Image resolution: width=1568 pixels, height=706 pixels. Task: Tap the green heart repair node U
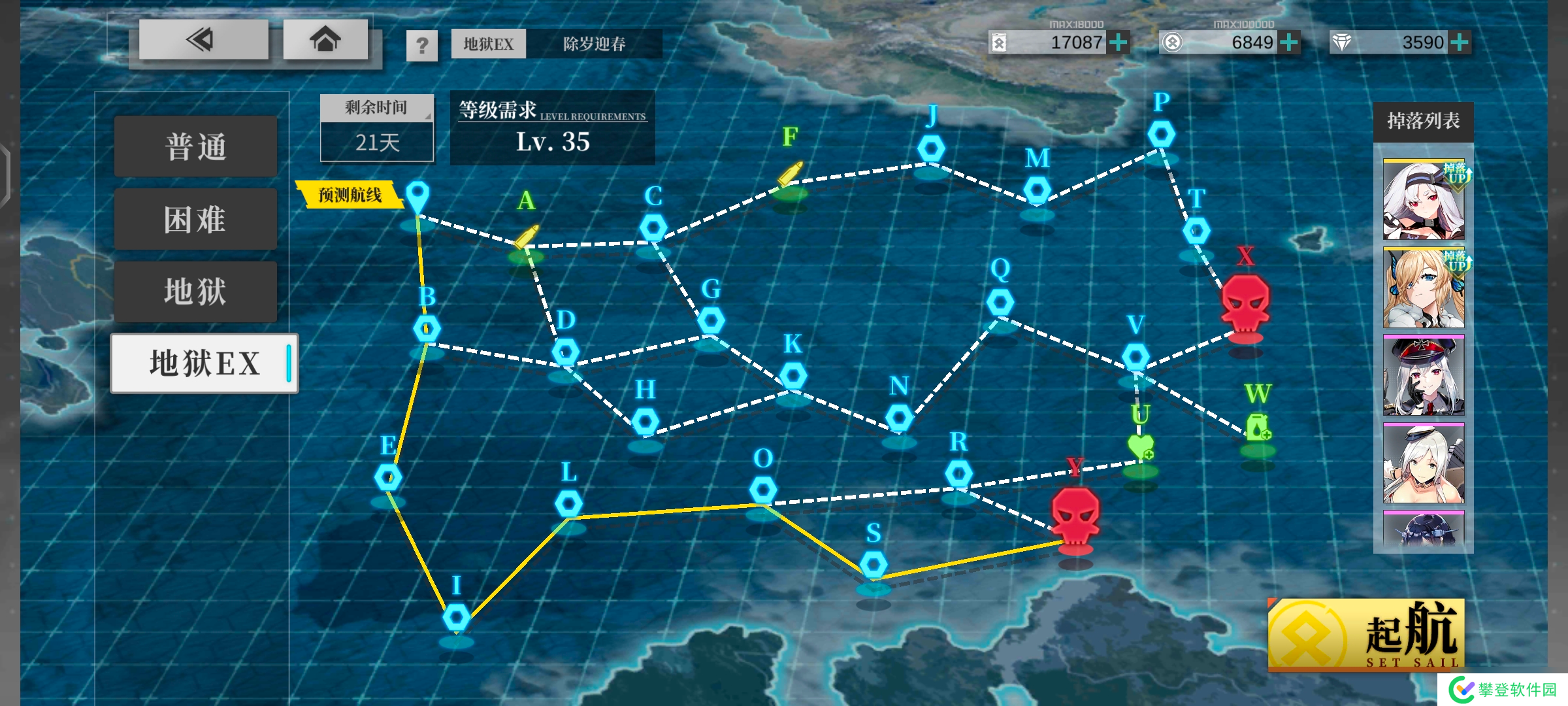click(x=1141, y=447)
